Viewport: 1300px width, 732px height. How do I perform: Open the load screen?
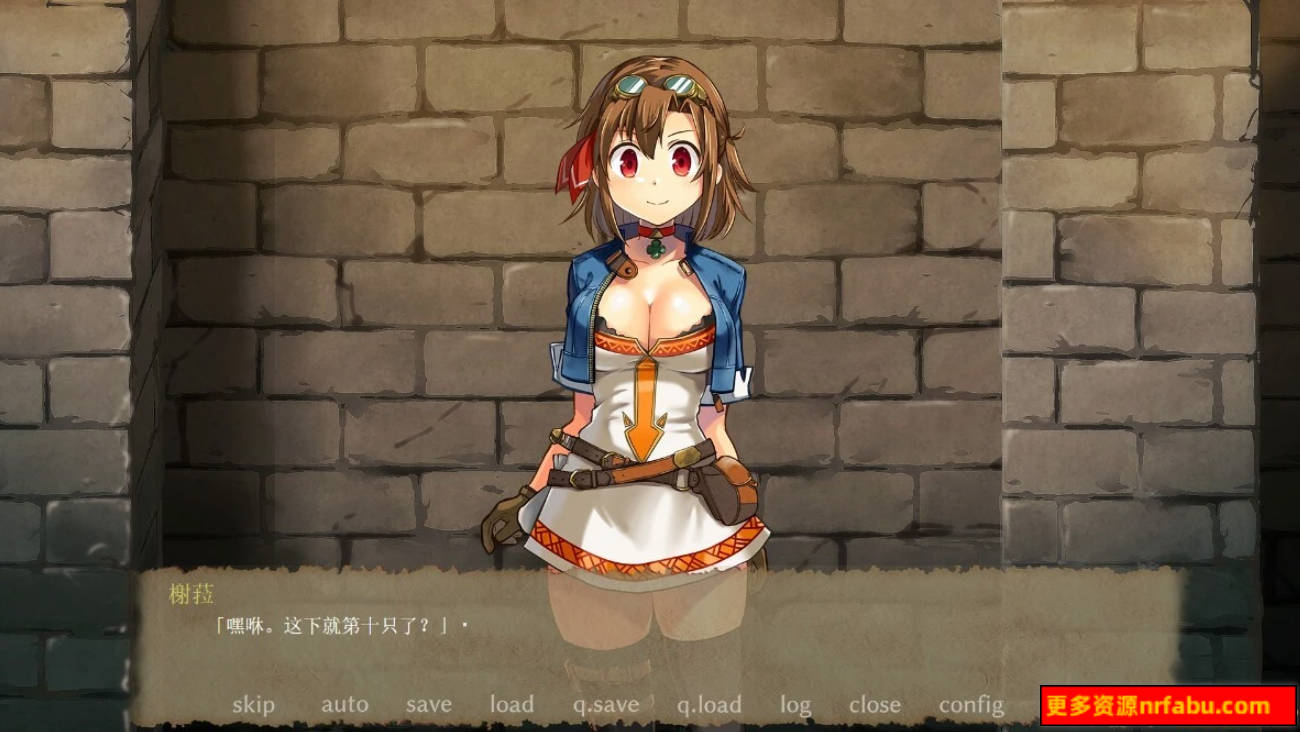(x=512, y=704)
